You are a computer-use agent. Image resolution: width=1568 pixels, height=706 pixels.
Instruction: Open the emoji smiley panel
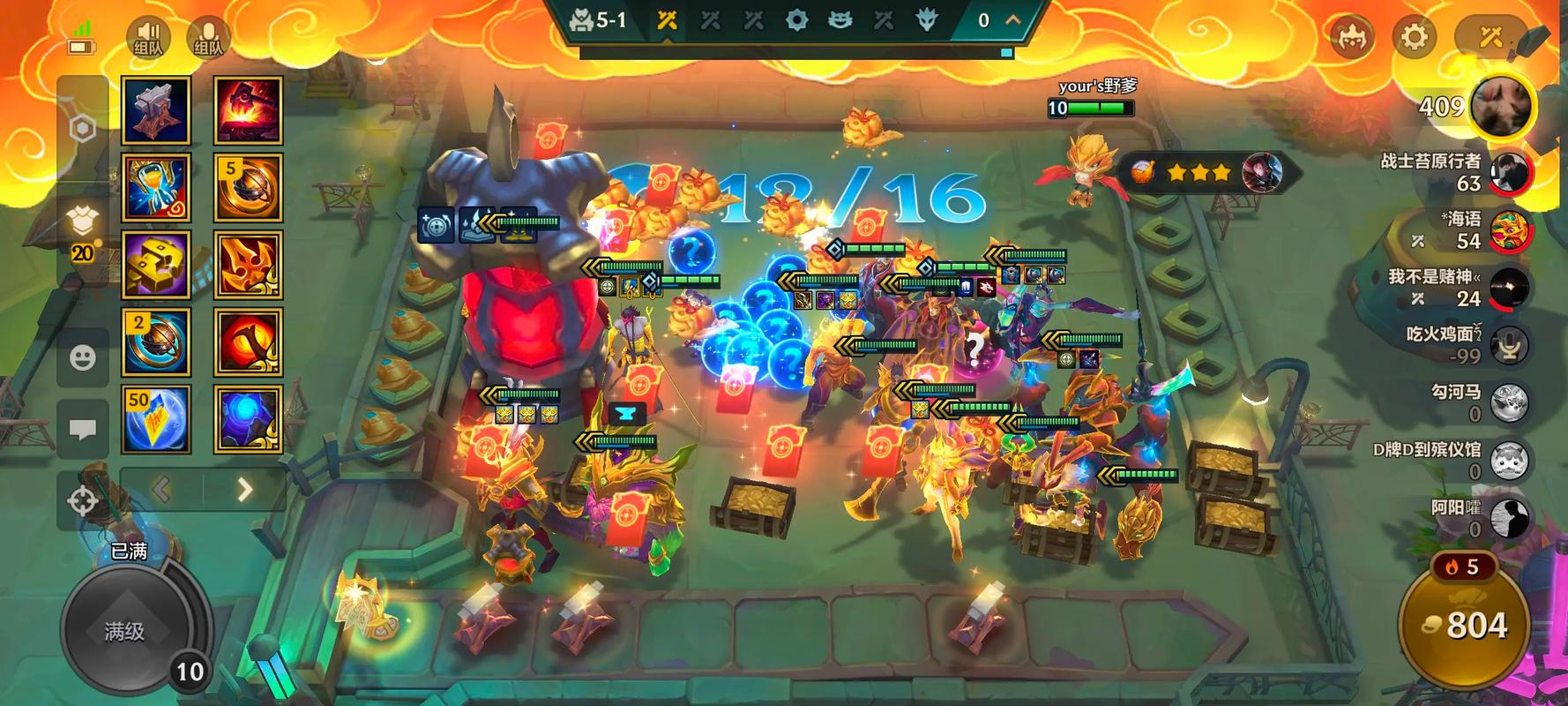(83, 357)
